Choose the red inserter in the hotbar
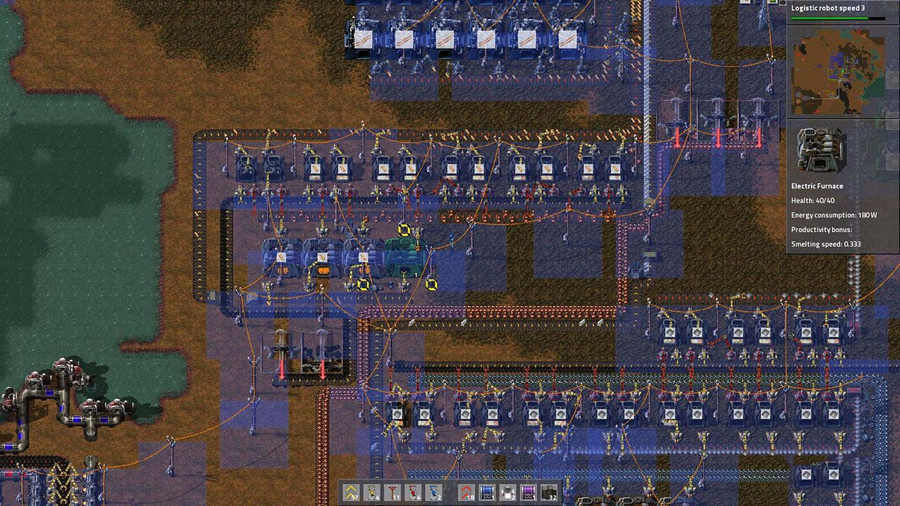The image size is (900, 506). point(413,491)
